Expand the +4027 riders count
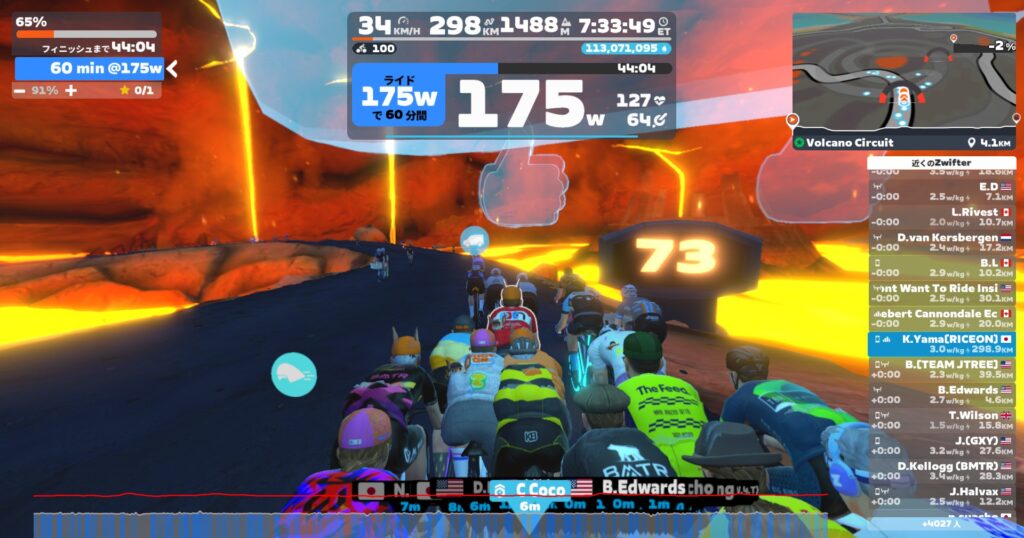 tap(941, 523)
